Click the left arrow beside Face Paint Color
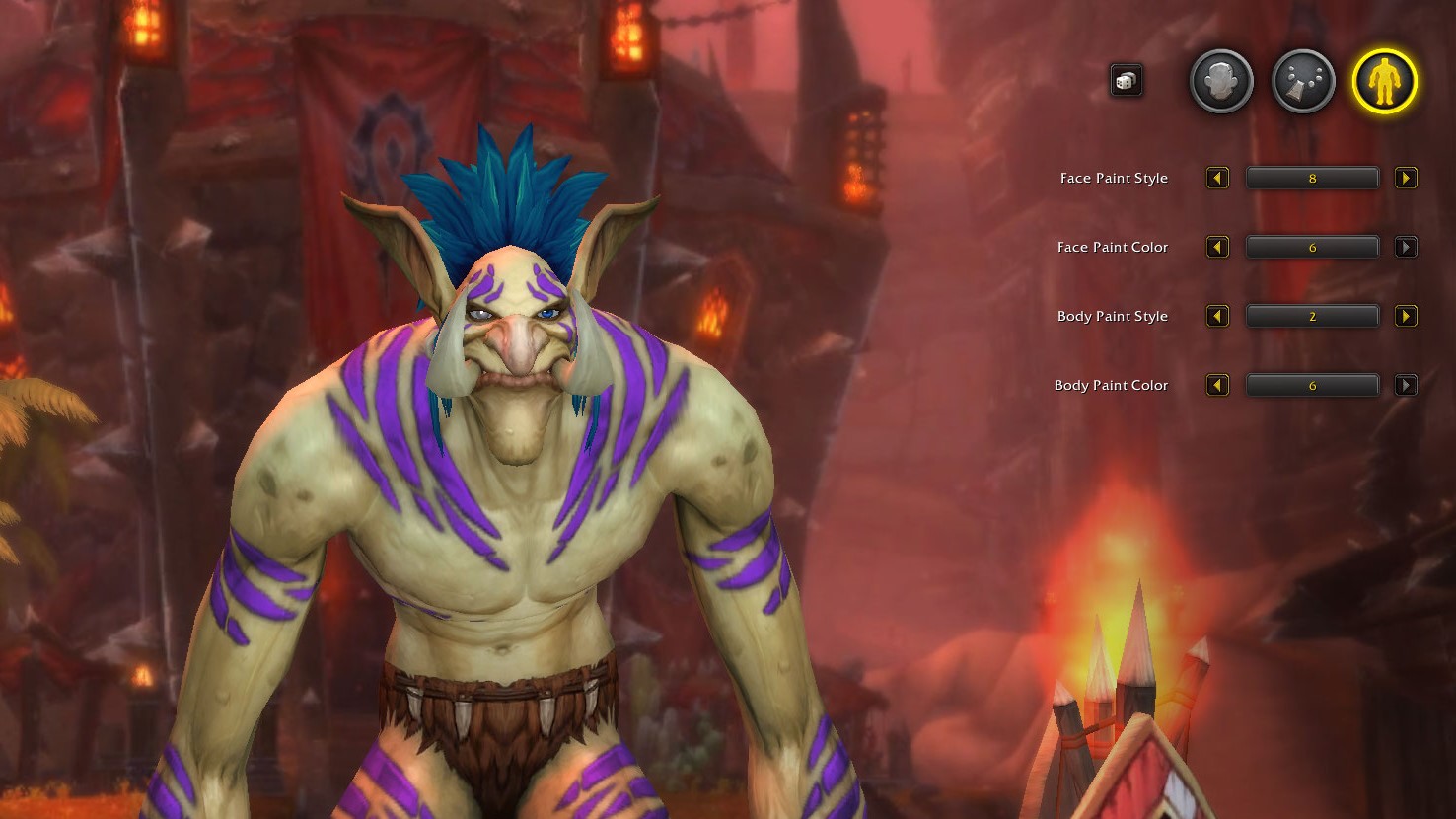Screen dimensions: 1456x819 1217,247
